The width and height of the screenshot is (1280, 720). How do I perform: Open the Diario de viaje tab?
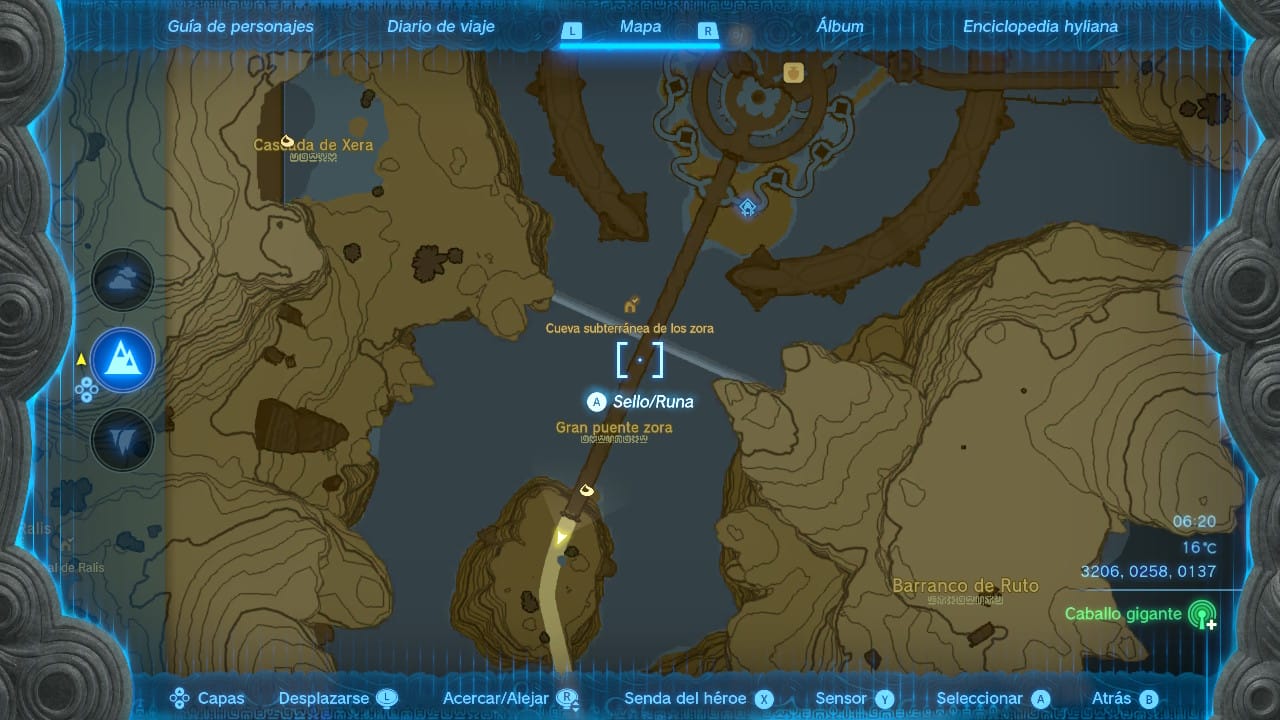point(441,27)
